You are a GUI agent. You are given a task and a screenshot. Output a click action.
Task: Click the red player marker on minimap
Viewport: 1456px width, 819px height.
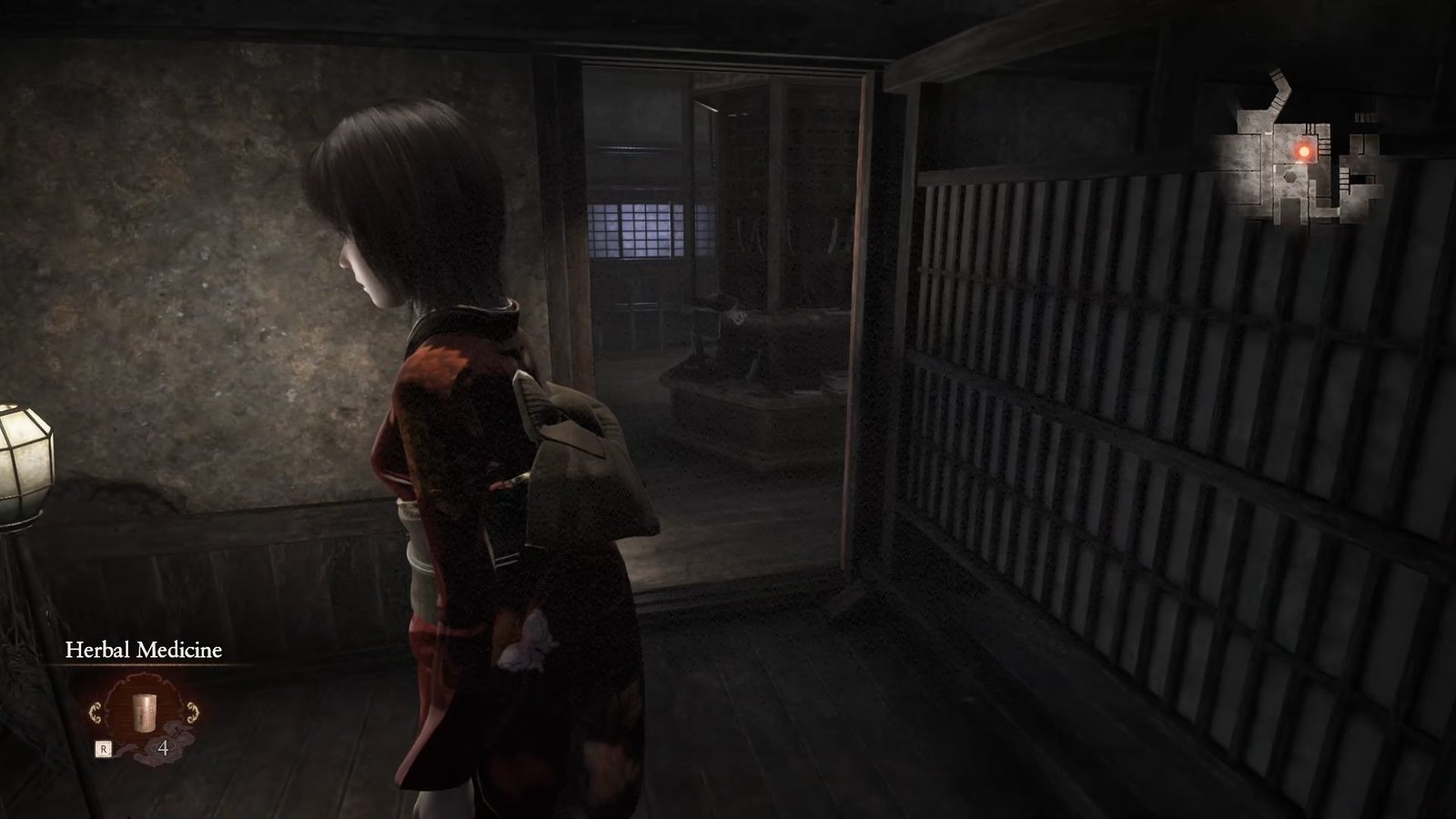point(1304,151)
